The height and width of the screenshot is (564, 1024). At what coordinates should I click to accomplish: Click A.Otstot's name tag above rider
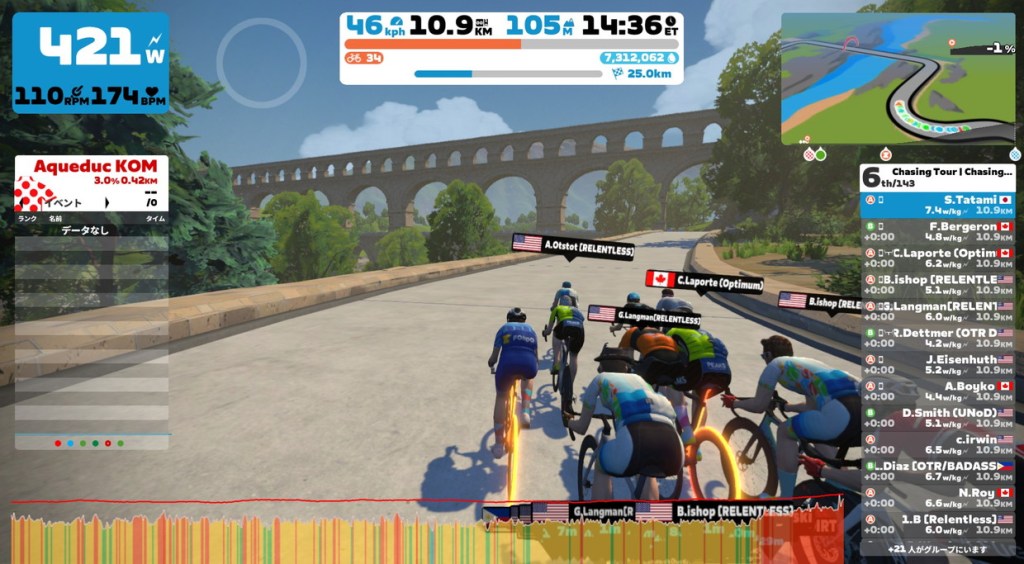573,245
